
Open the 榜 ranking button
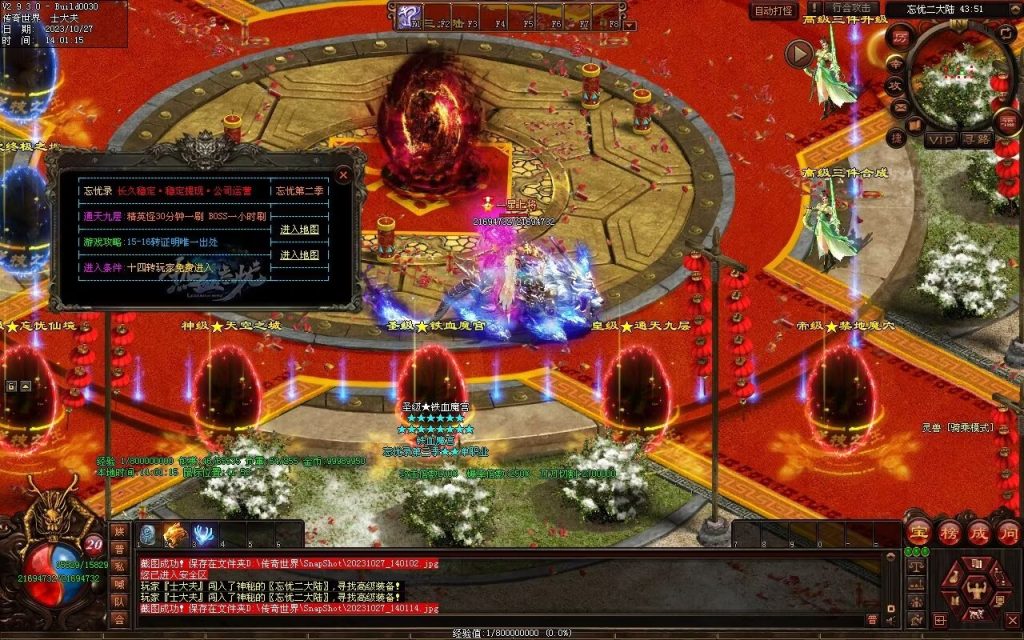(948, 531)
